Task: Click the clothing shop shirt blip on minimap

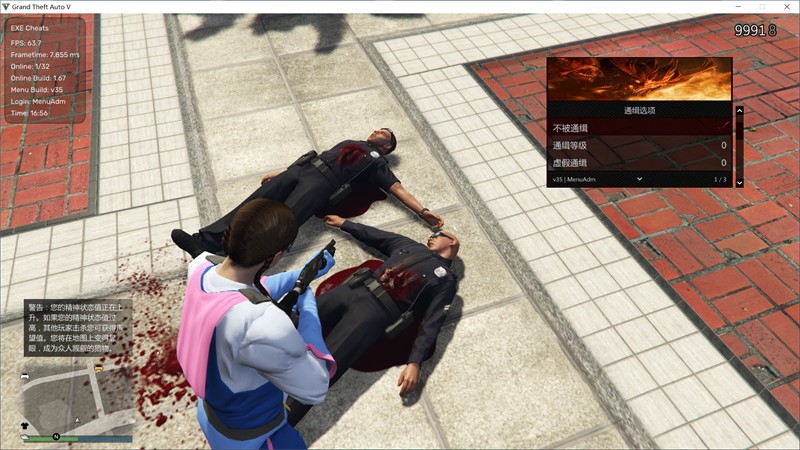Action: tap(26, 425)
